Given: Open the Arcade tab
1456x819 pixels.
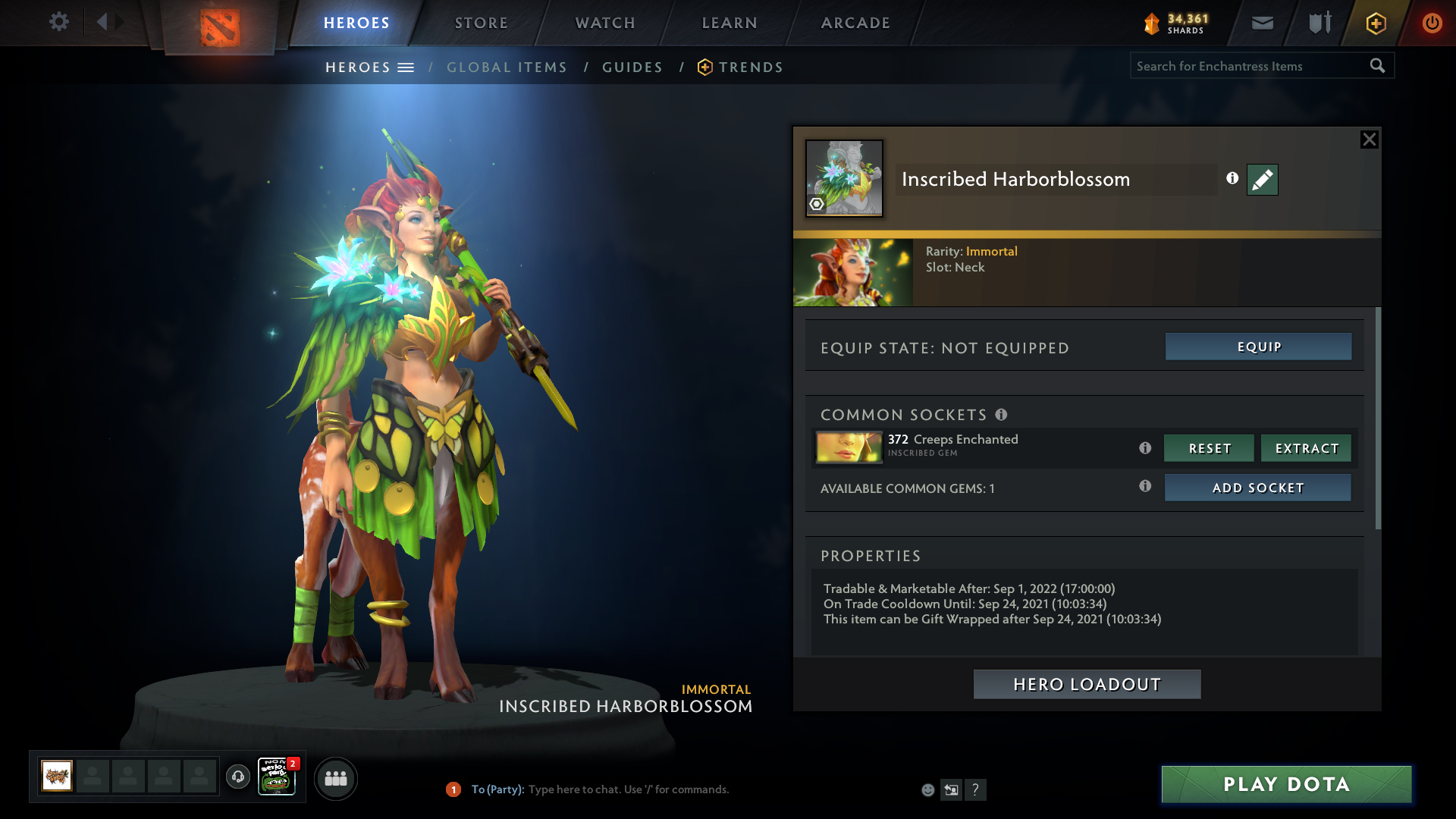Looking at the screenshot, I should 855,23.
